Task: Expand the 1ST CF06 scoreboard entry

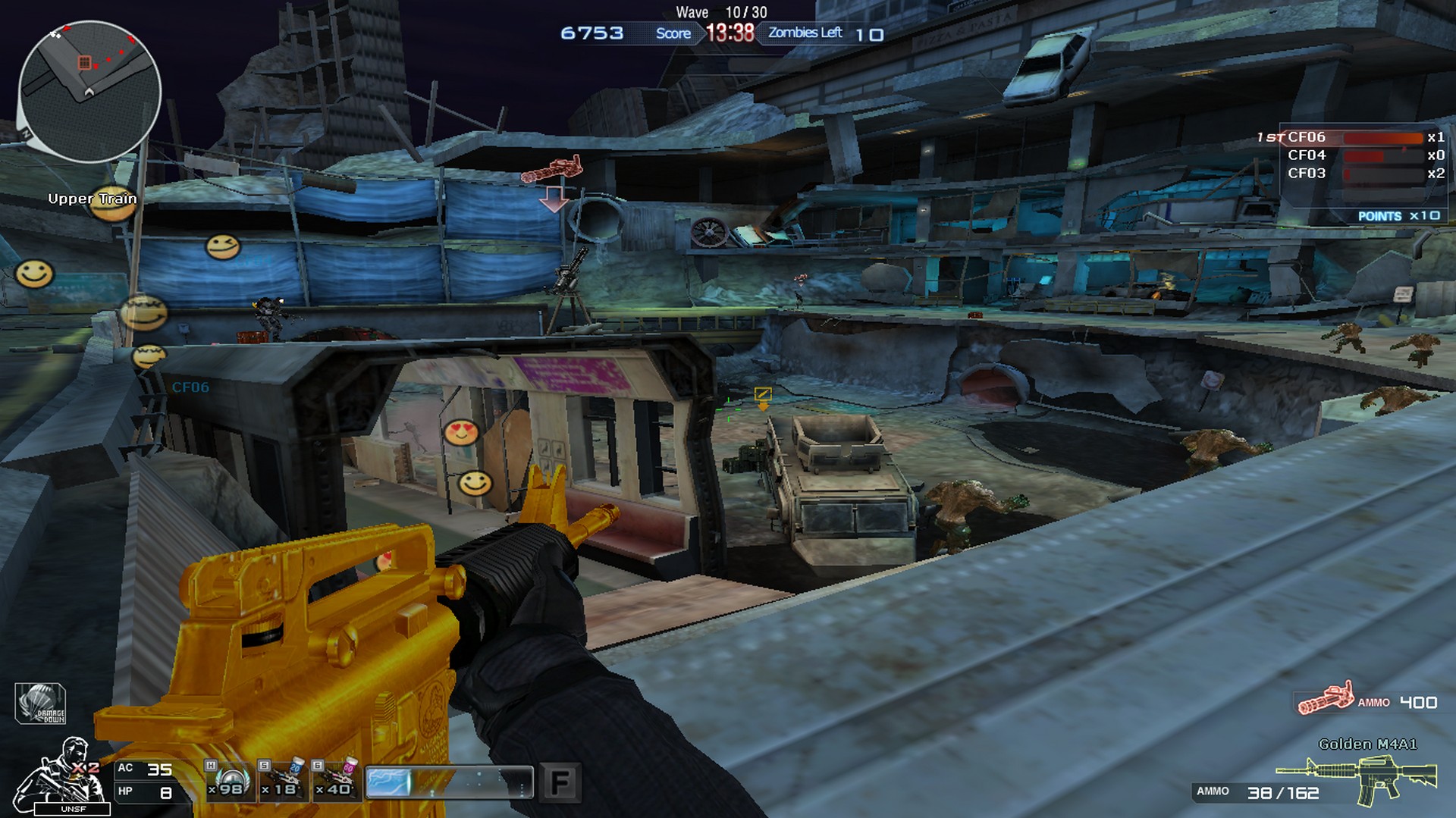Action: [x=1335, y=137]
